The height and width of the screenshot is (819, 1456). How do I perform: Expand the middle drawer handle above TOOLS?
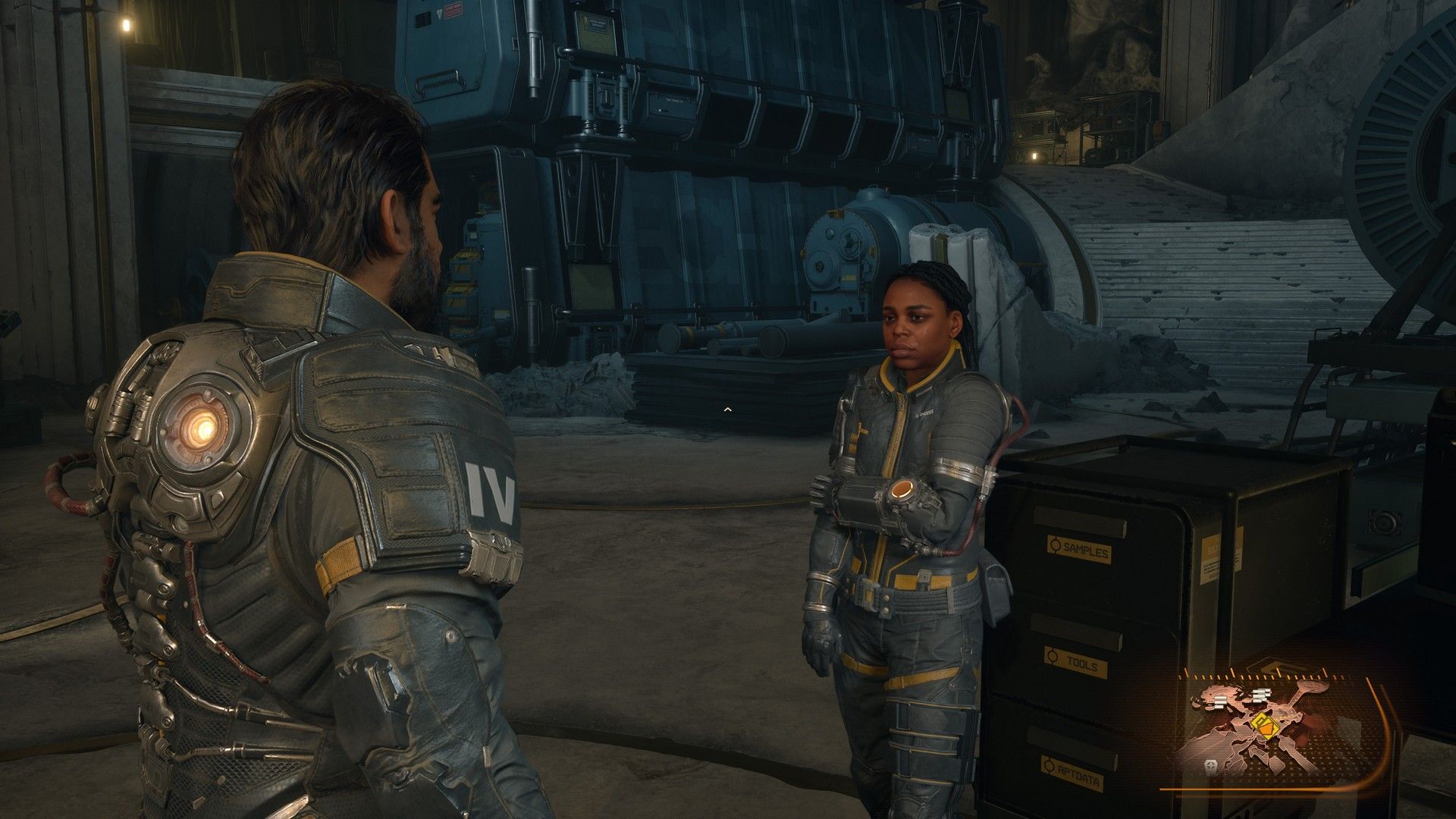(1075, 631)
